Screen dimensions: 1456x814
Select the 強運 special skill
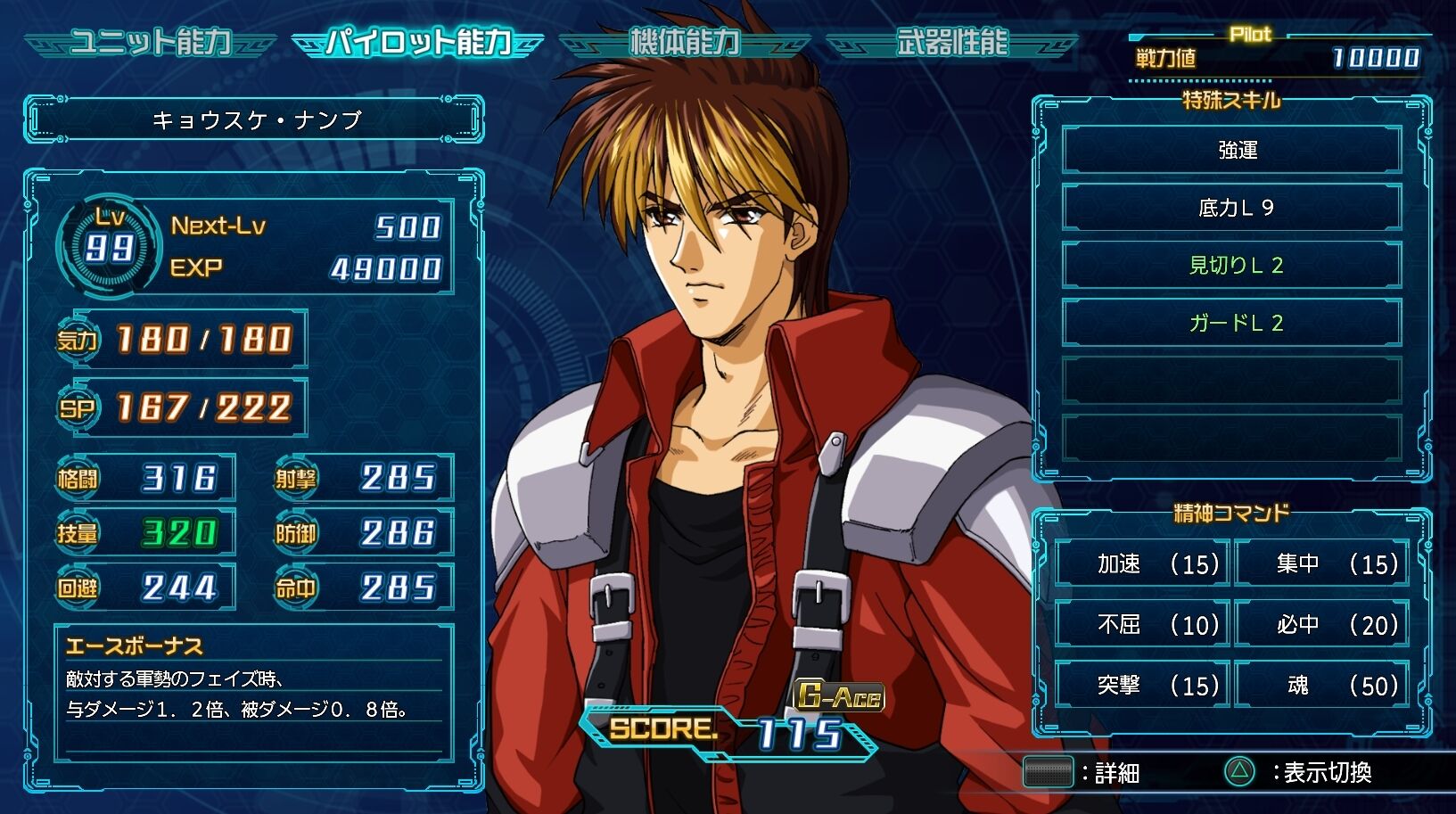pyautogui.click(x=1232, y=150)
